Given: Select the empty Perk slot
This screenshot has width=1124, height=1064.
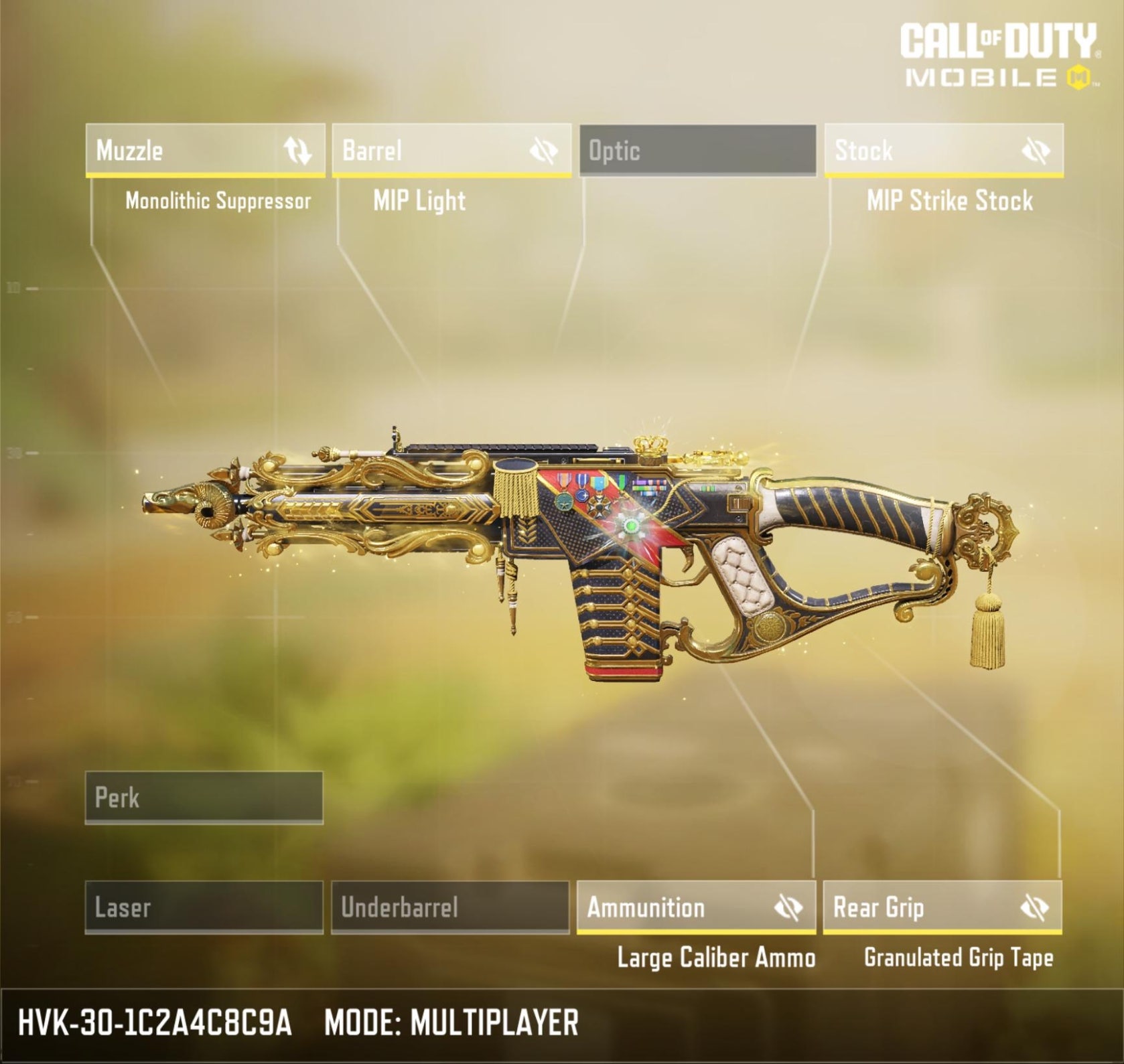Looking at the screenshot, I should coord(204,797).
